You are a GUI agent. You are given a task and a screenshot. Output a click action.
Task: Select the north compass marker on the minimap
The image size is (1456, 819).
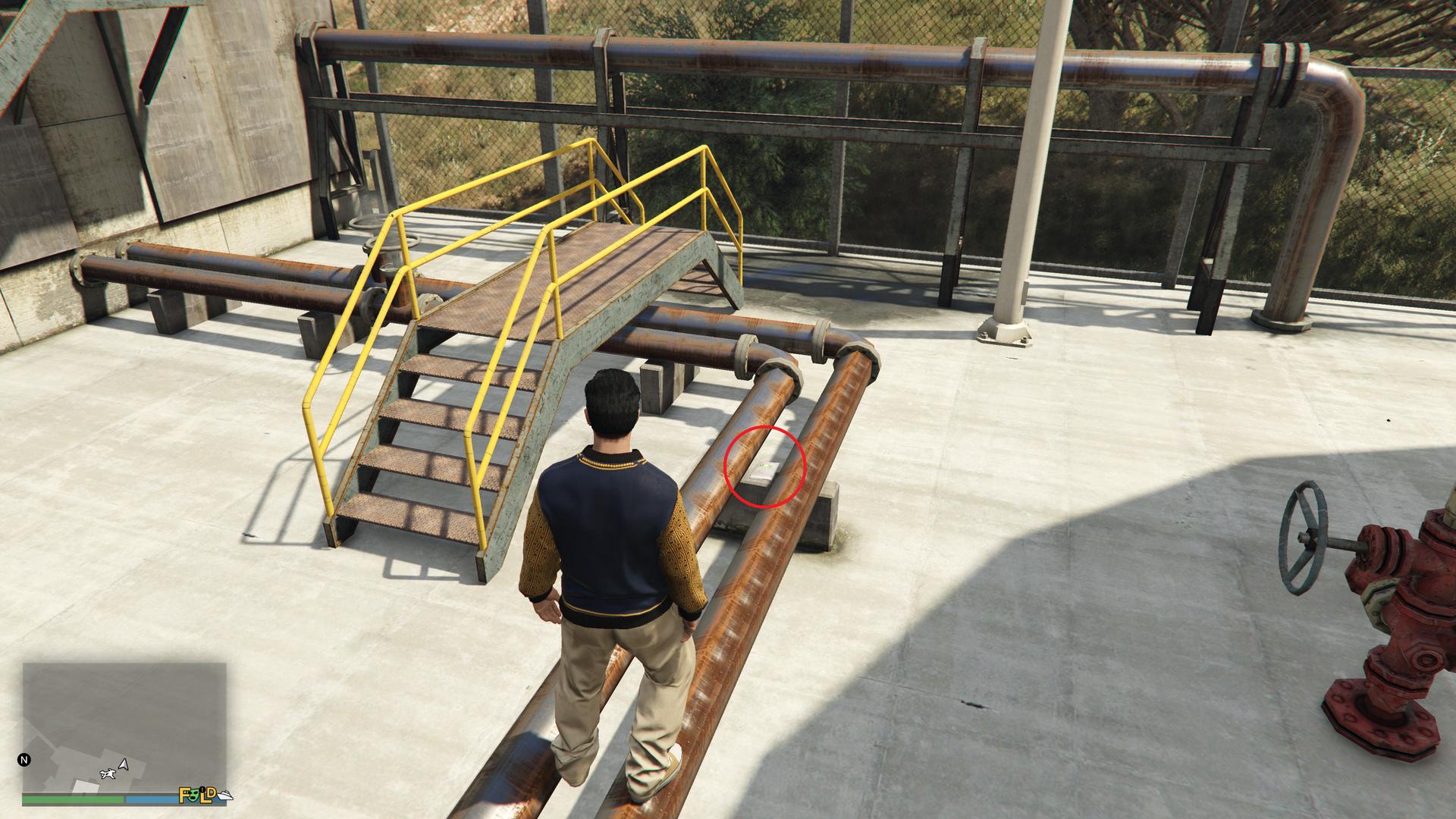point(24,759)
